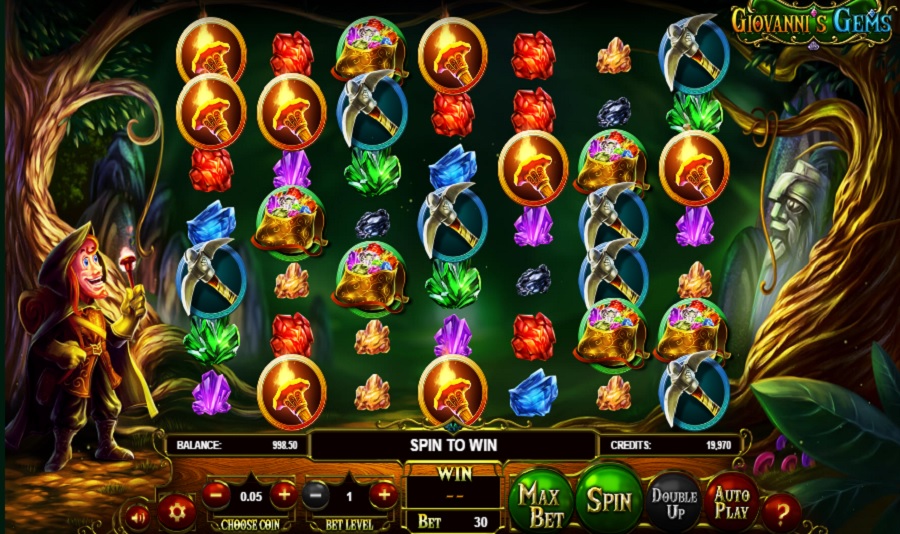Raise the bet level with the plus button
Image resolution: width=900 pixels, height=534 pixels.
tap(383, 494)
